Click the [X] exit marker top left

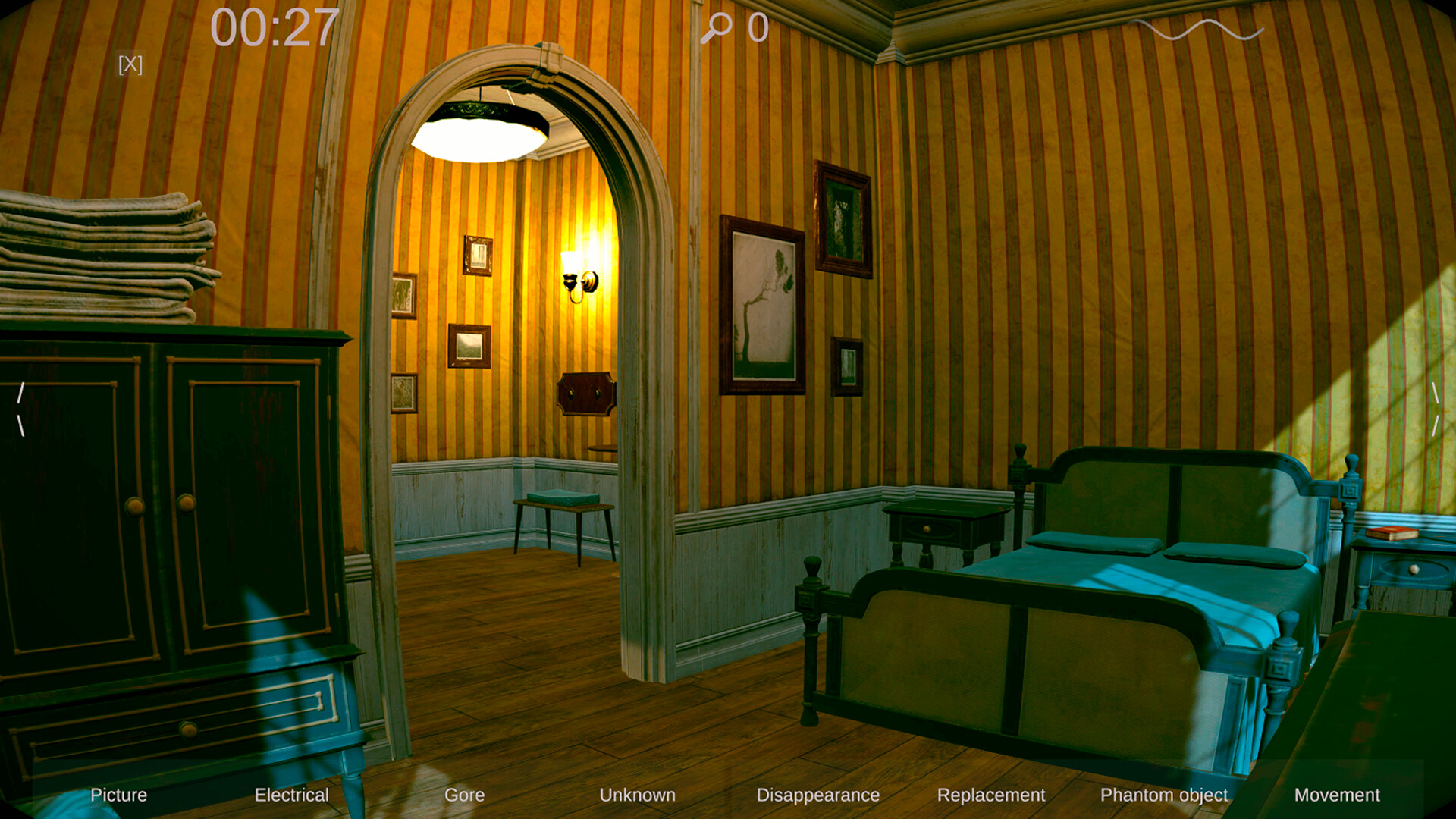pos(130,64)
